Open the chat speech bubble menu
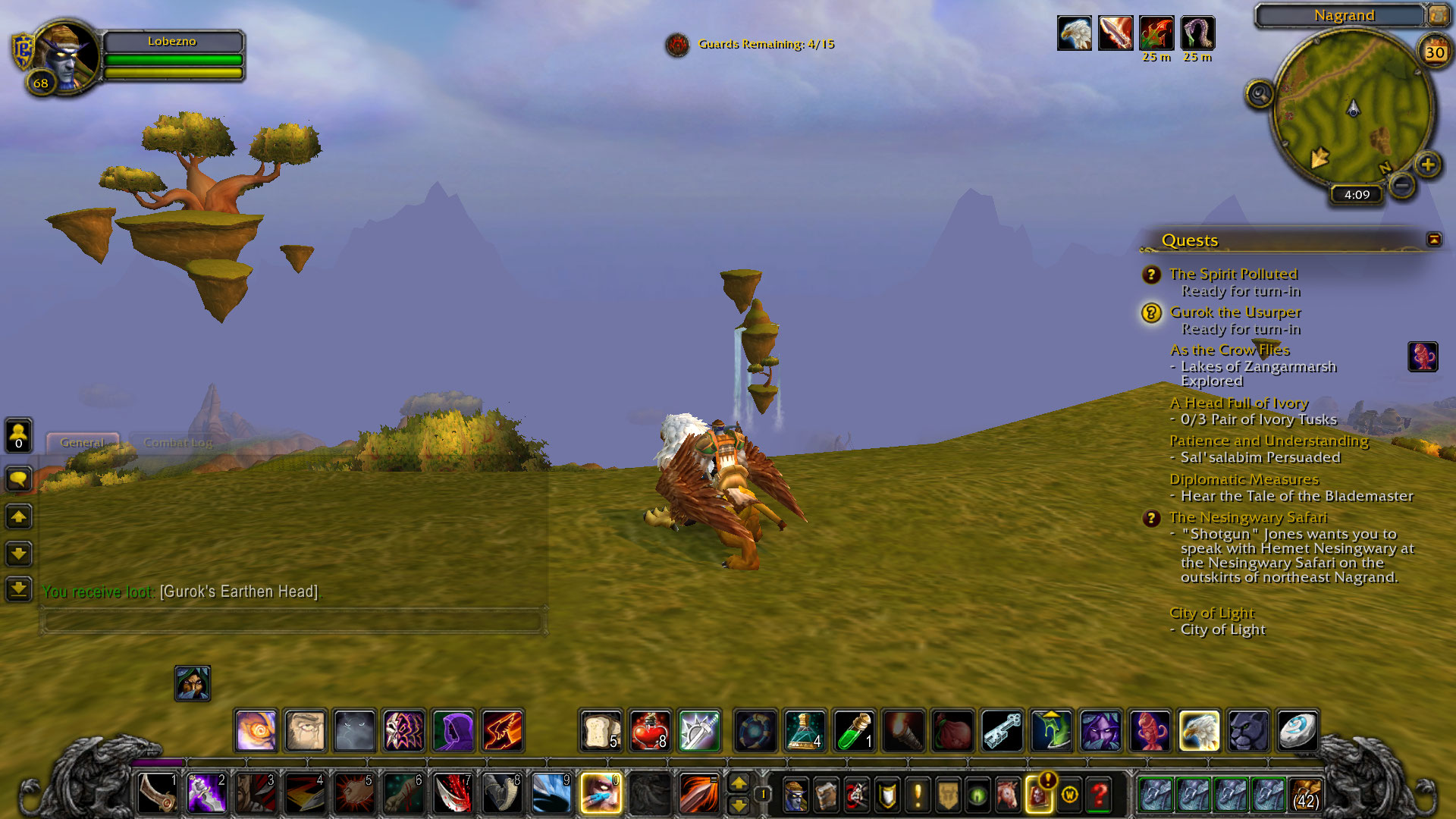Screen dimensions: 1456x819 tap(19, 479)
